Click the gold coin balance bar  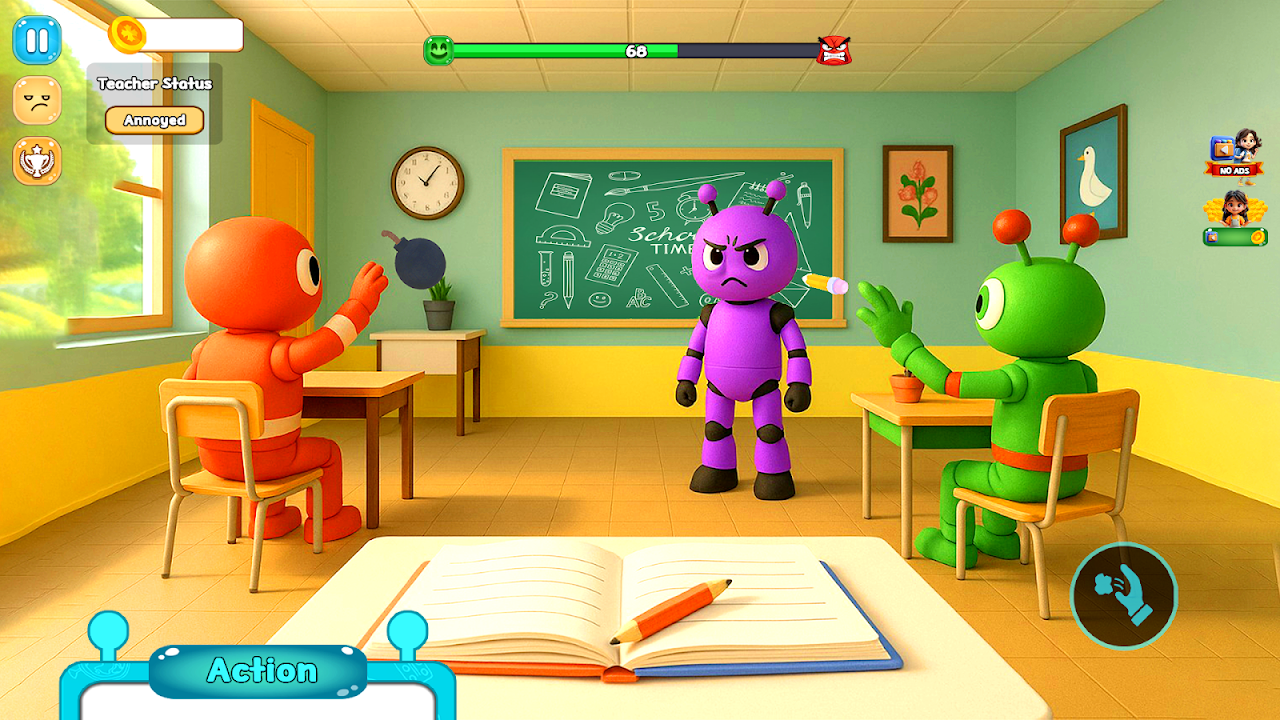[x=177, y=35]
